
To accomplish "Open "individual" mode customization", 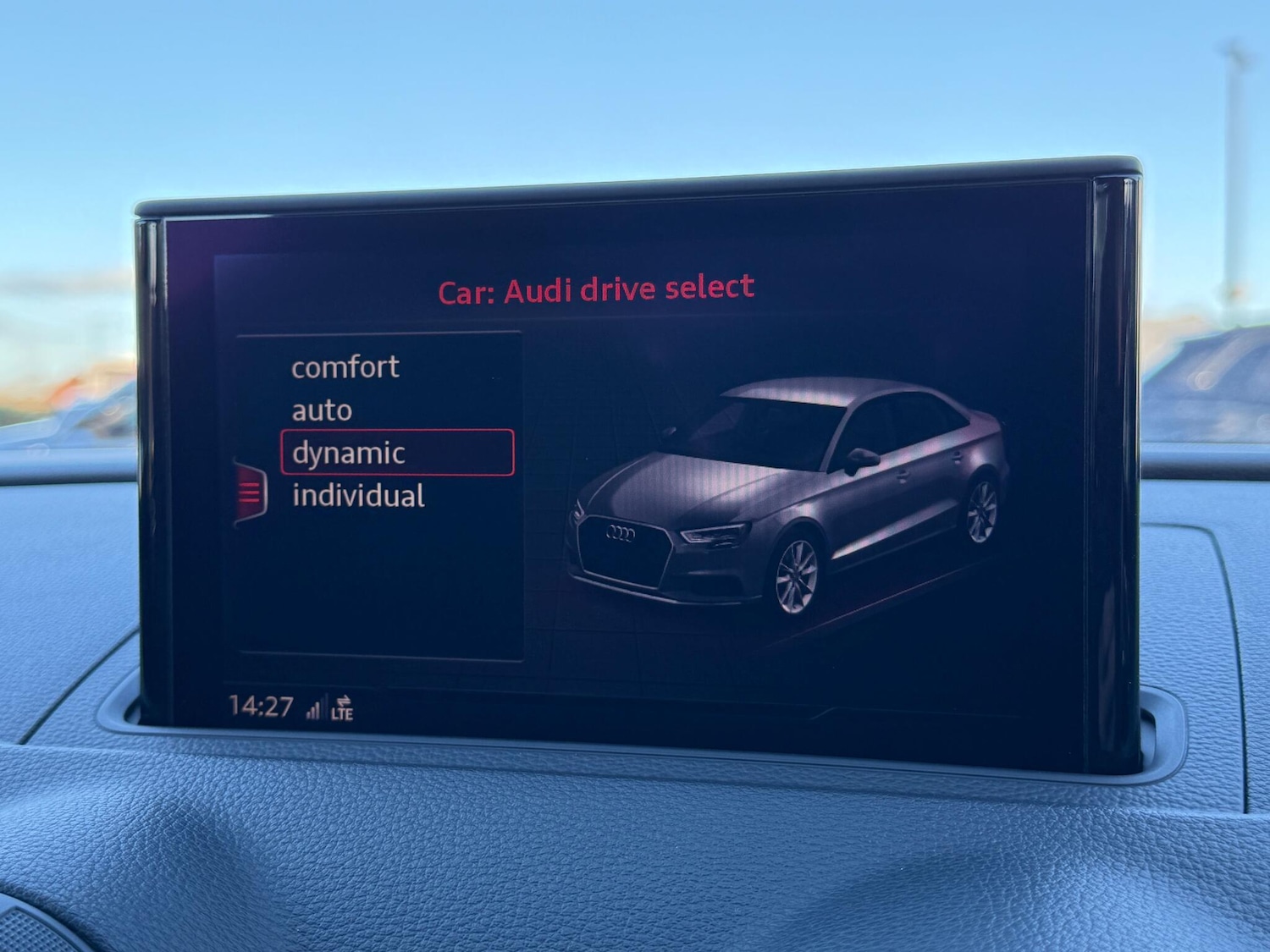I will (358, 495).
